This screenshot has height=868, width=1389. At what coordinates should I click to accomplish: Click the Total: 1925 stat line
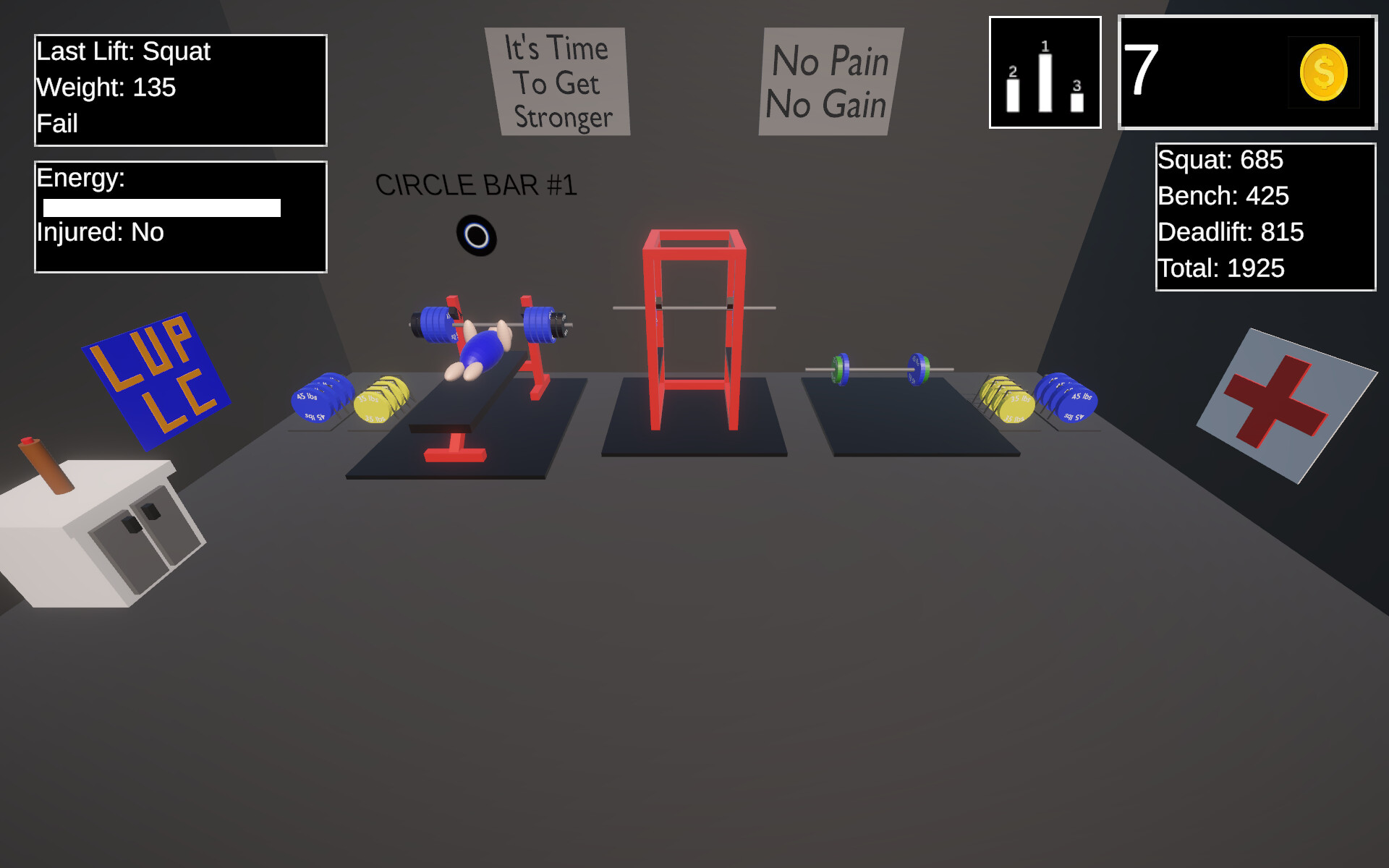(x=1220, y=268)
